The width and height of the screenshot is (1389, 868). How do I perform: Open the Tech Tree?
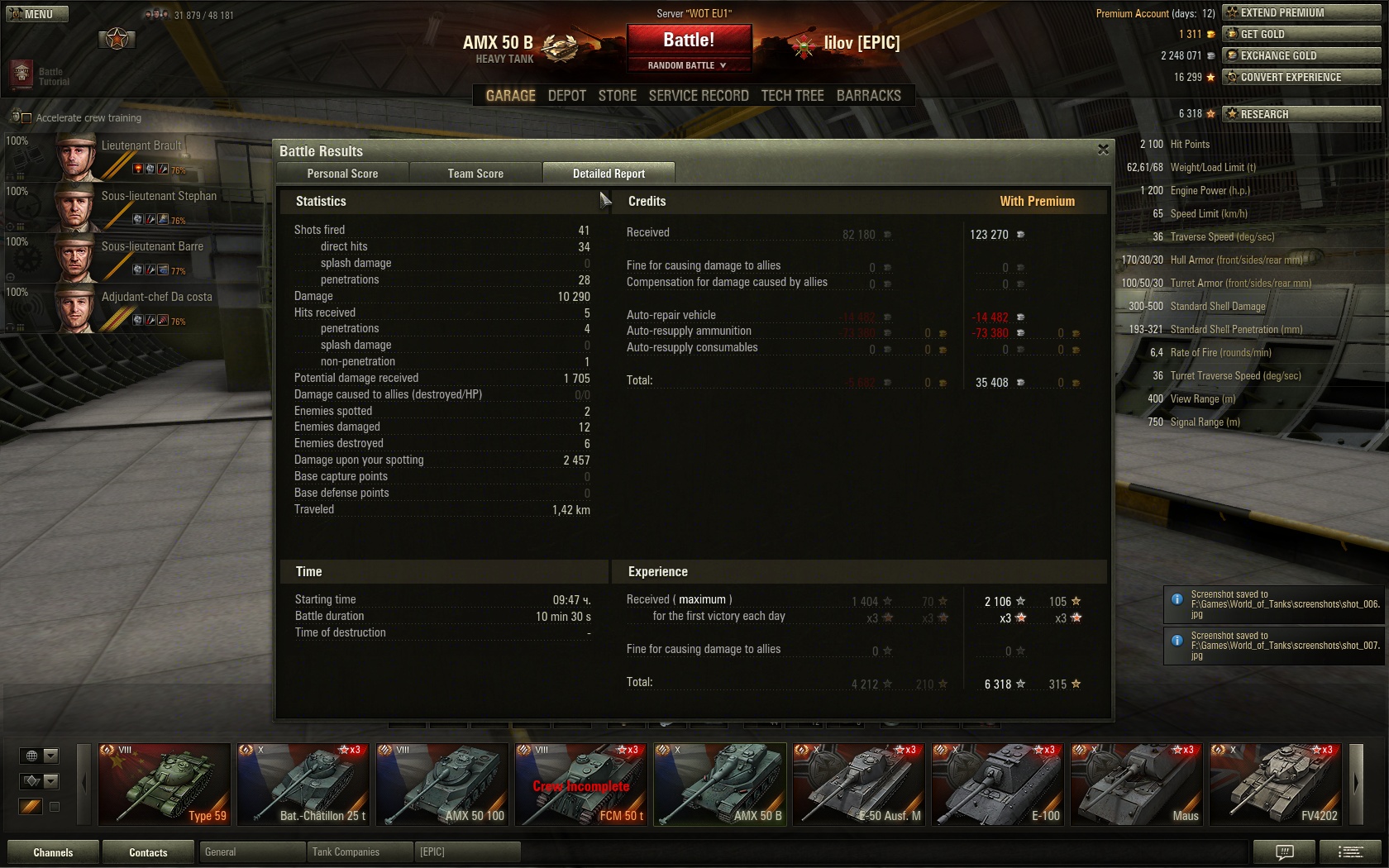tap(792, 96)
